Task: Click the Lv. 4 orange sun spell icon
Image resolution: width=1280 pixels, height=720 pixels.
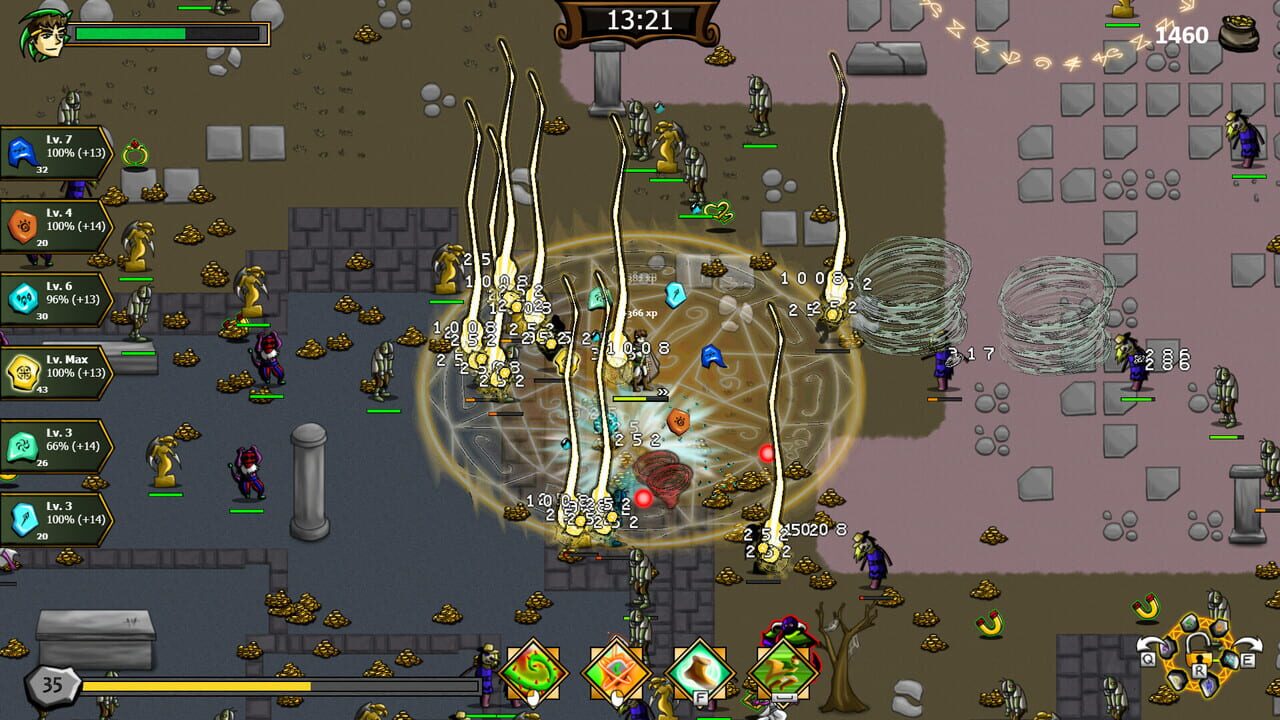Action: 25,225
